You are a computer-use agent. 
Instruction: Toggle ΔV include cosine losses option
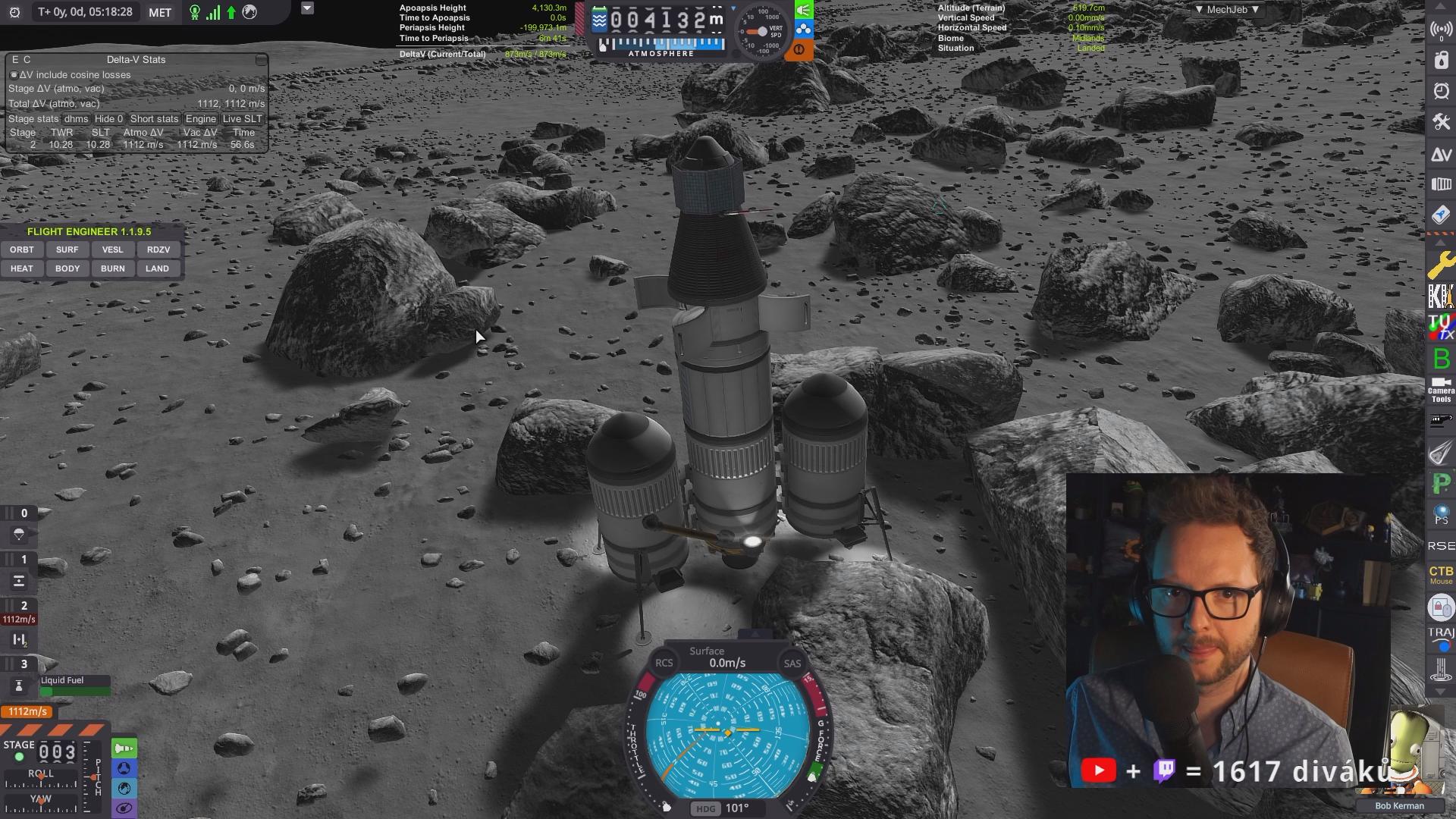14,75
